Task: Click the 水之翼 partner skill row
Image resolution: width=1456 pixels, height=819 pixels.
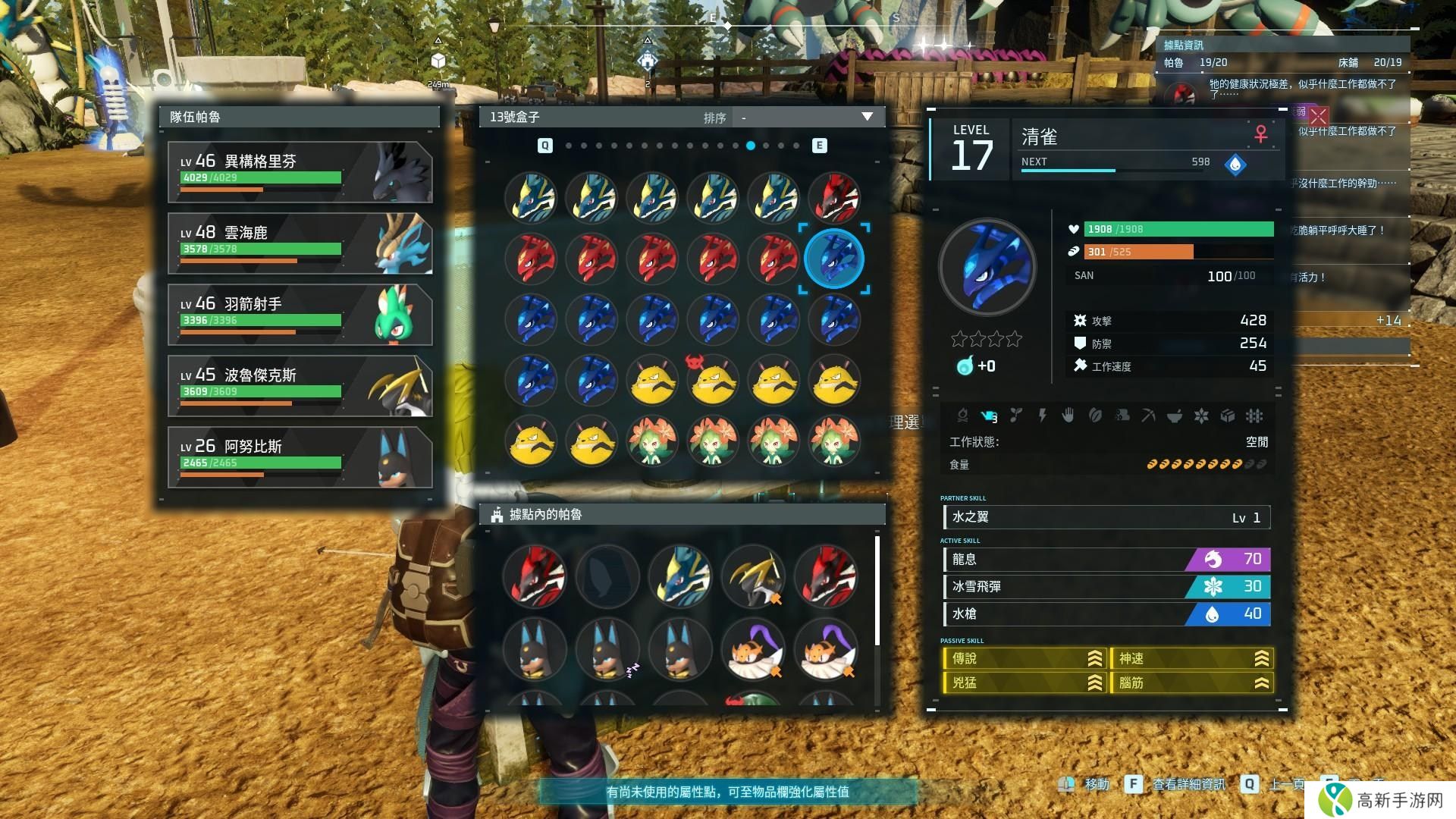Action: coord(1106,517)
